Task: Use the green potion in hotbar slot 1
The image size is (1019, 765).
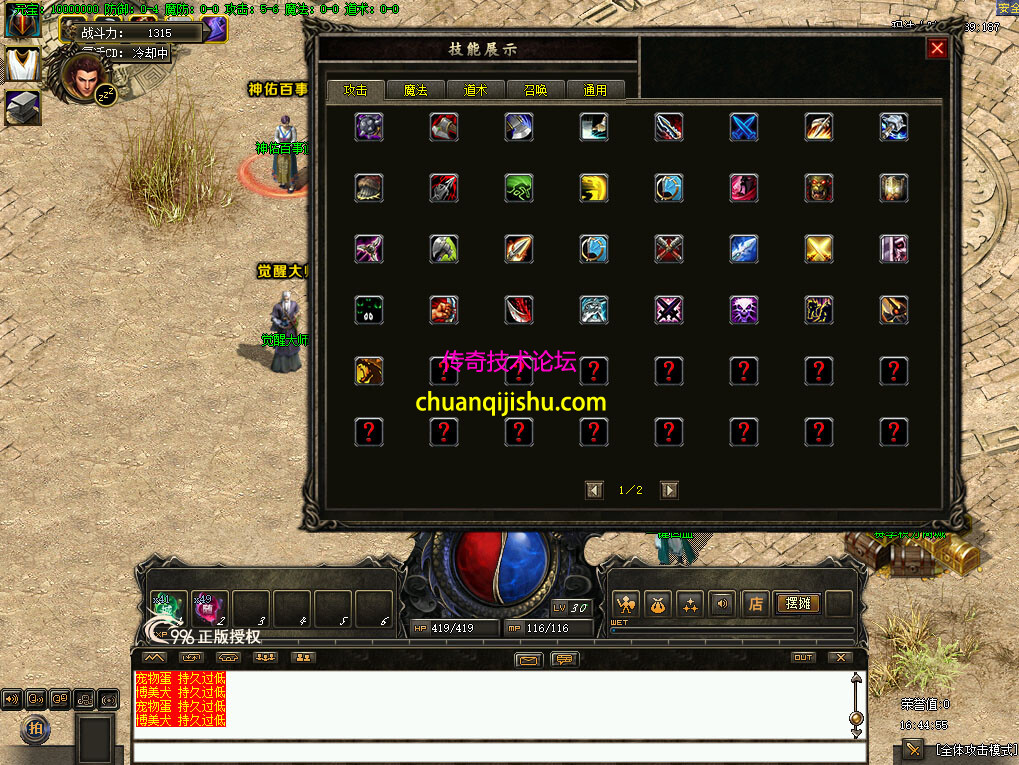Action: (x=168, y=609)
